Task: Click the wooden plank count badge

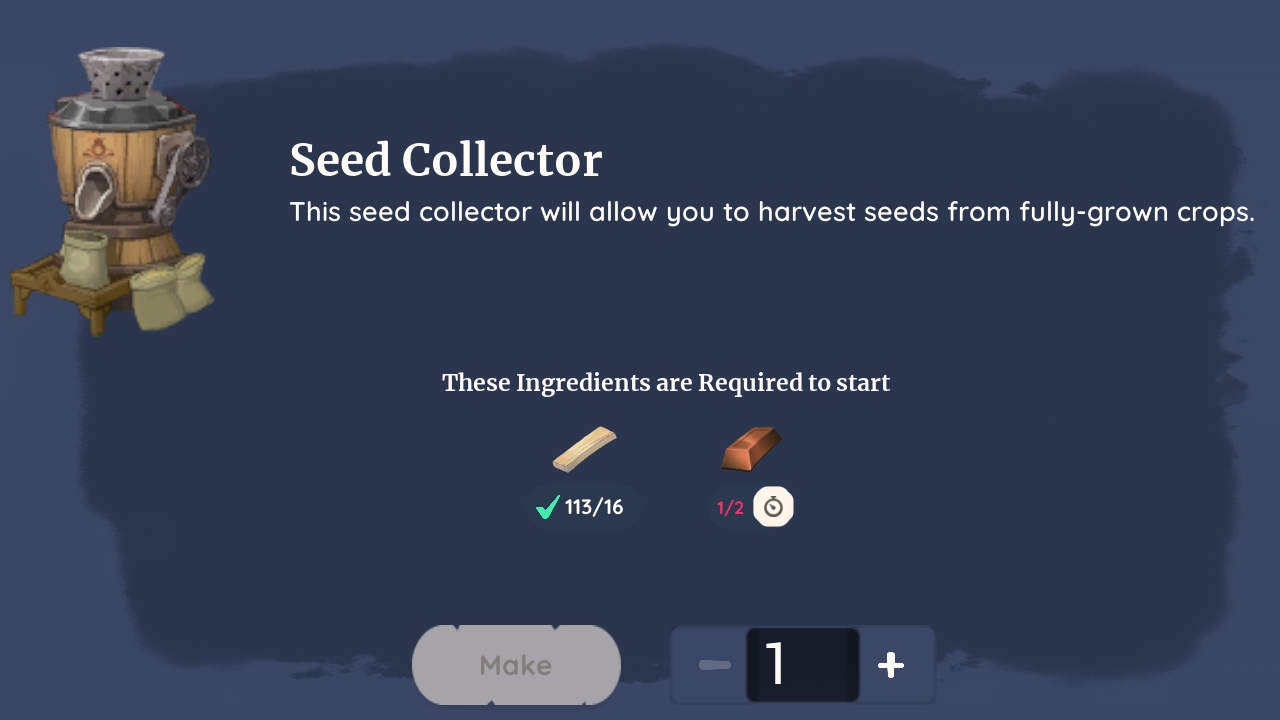Action: tap(582, 507)
